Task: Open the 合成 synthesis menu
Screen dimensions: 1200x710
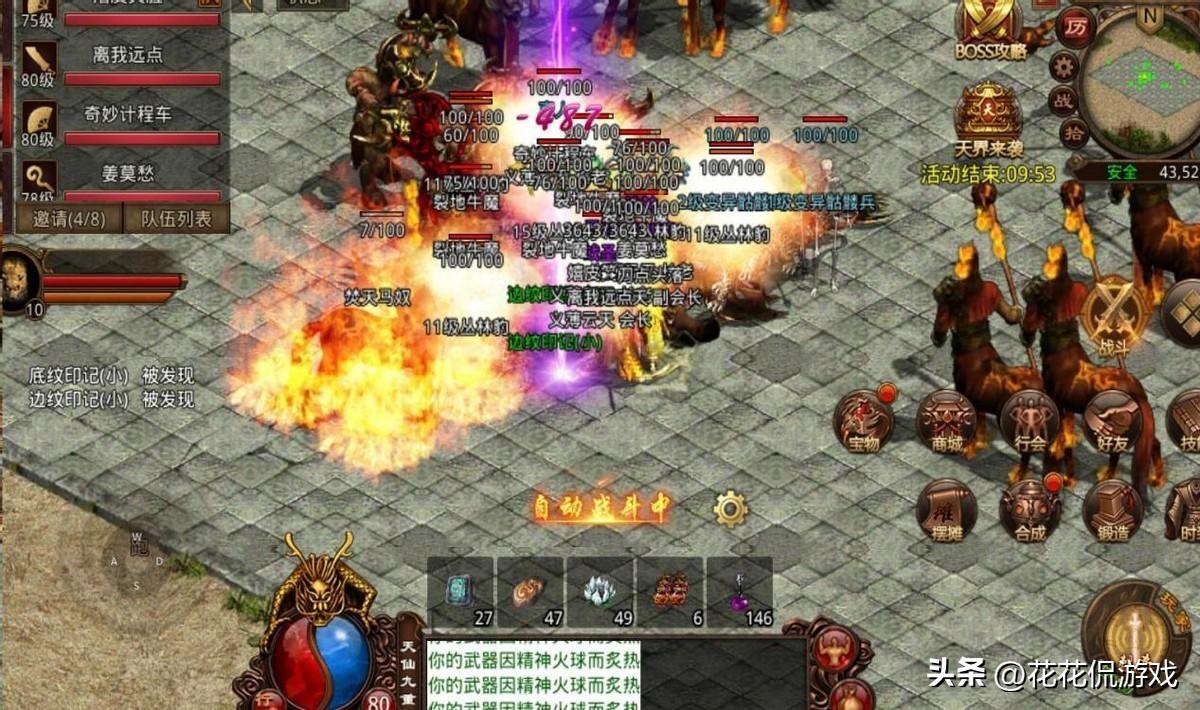Action: tap(1029, 510)
